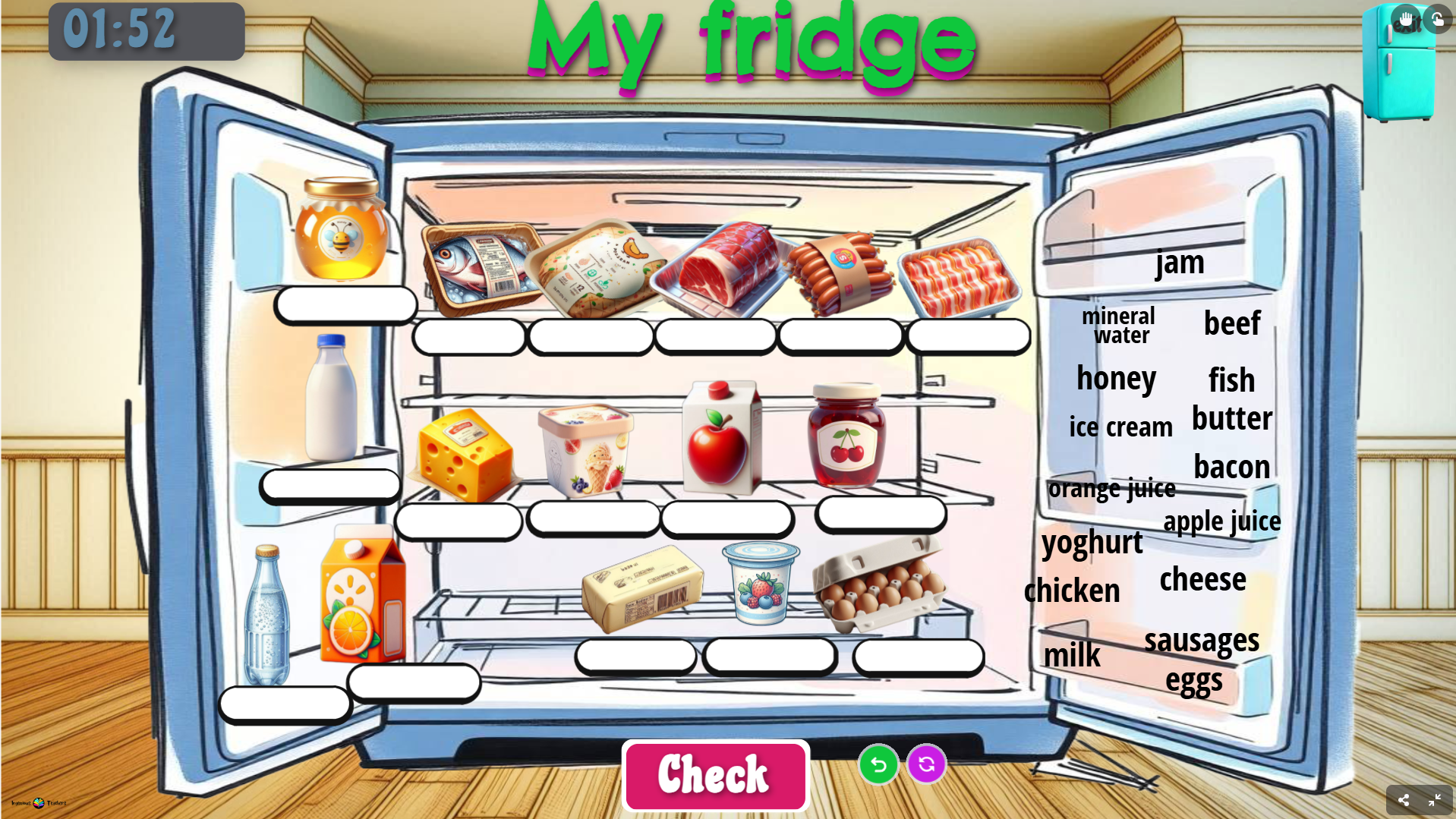Choose the 'ice cream' label

[1120, 427]
